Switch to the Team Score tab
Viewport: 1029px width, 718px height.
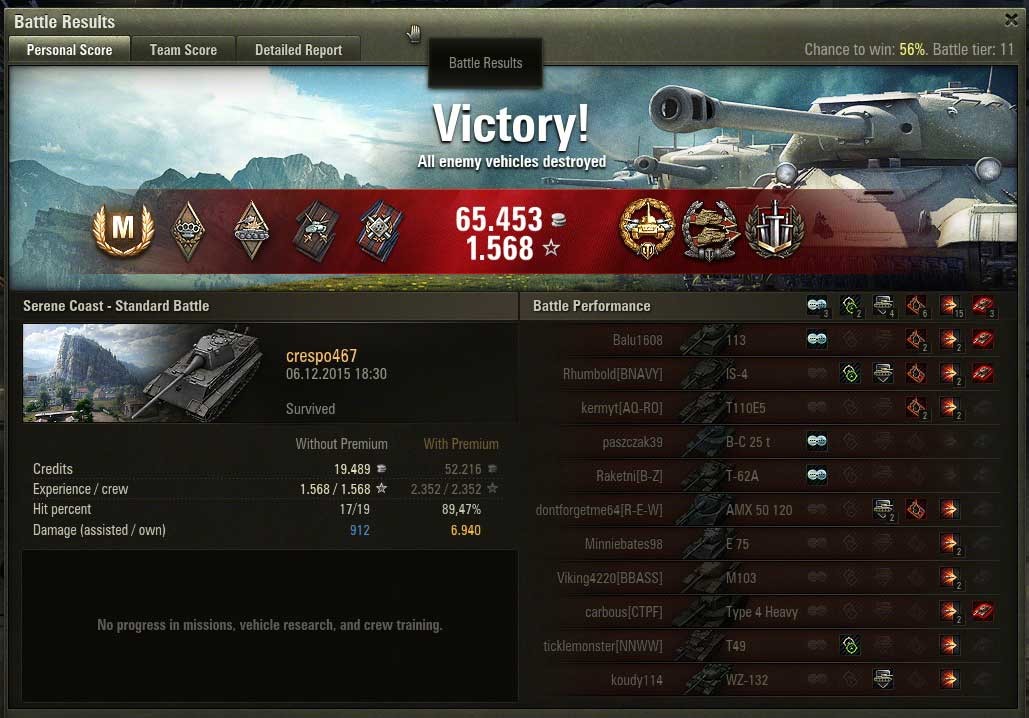click(x=183, y=49)
